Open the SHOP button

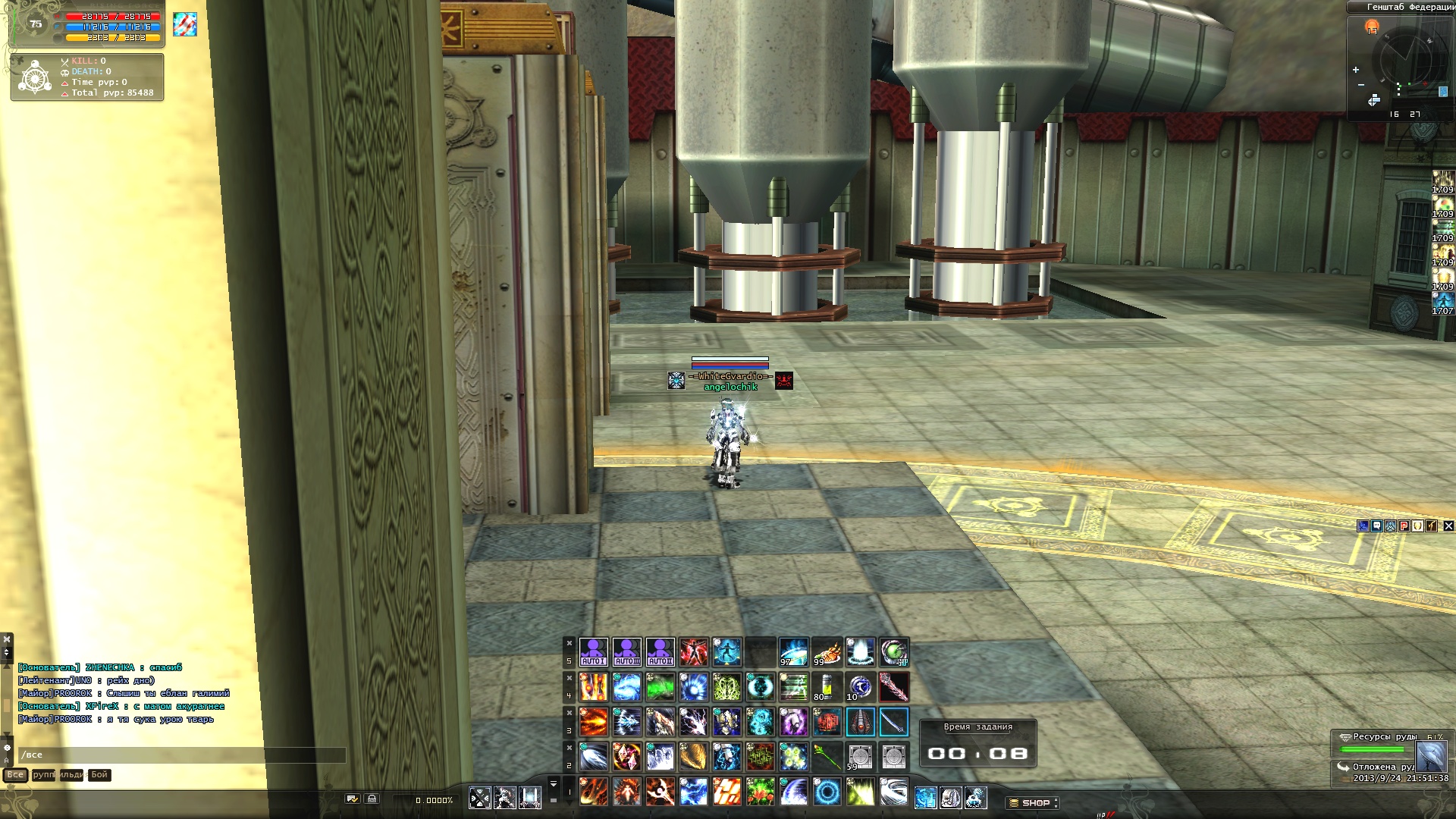click(x=1034, y=802)
